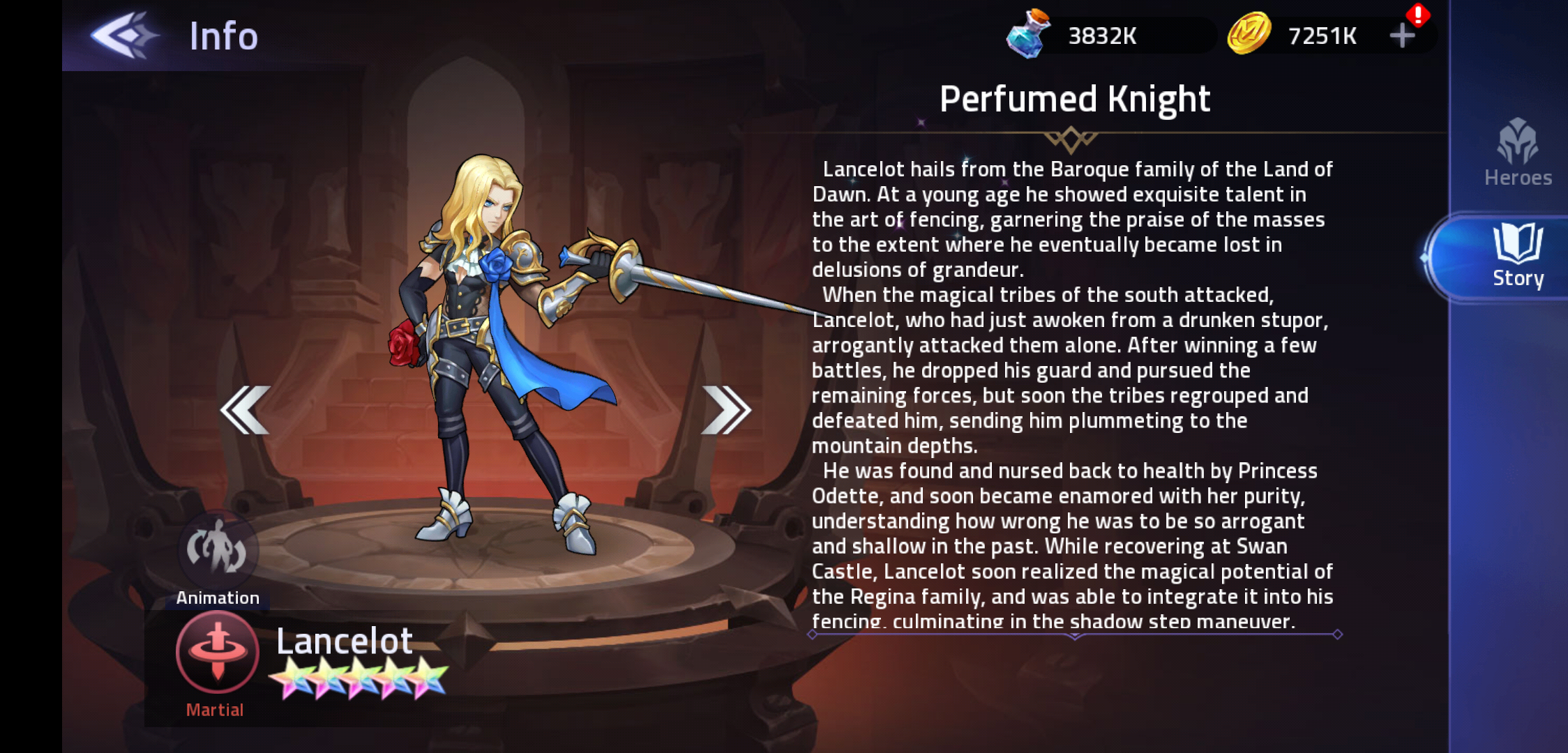Add more gold coins with the plus button
Image resolution: width=1568 pixels, height=753 pixels.
(1402, 36)
